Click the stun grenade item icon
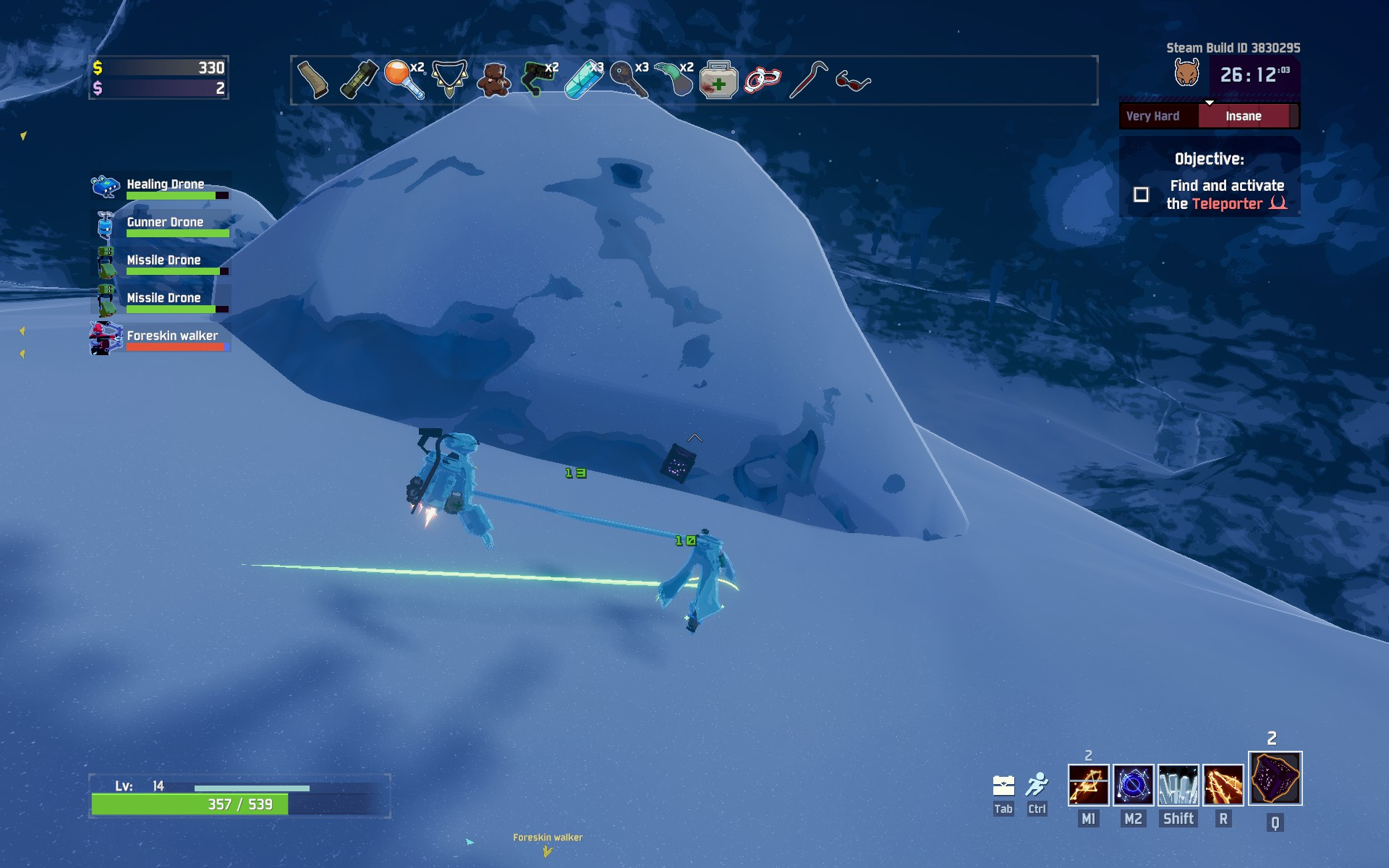The height and width of the screenshot is (868, 1389). pos(359,80)
